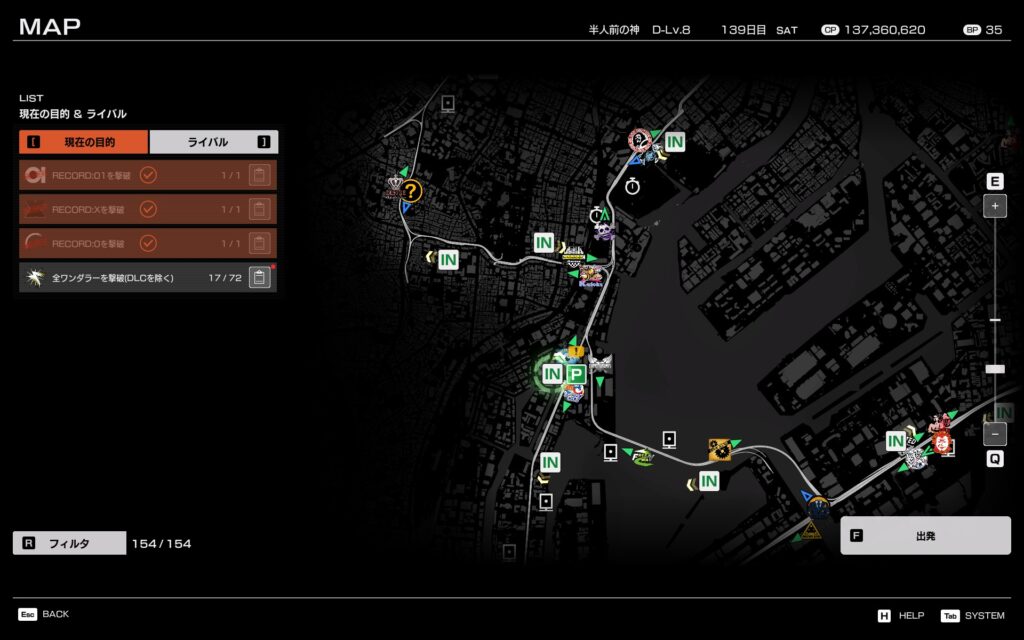Switch to the ライバル (Rivals) tab
The image size is (1024, 640).
[213, 142]
